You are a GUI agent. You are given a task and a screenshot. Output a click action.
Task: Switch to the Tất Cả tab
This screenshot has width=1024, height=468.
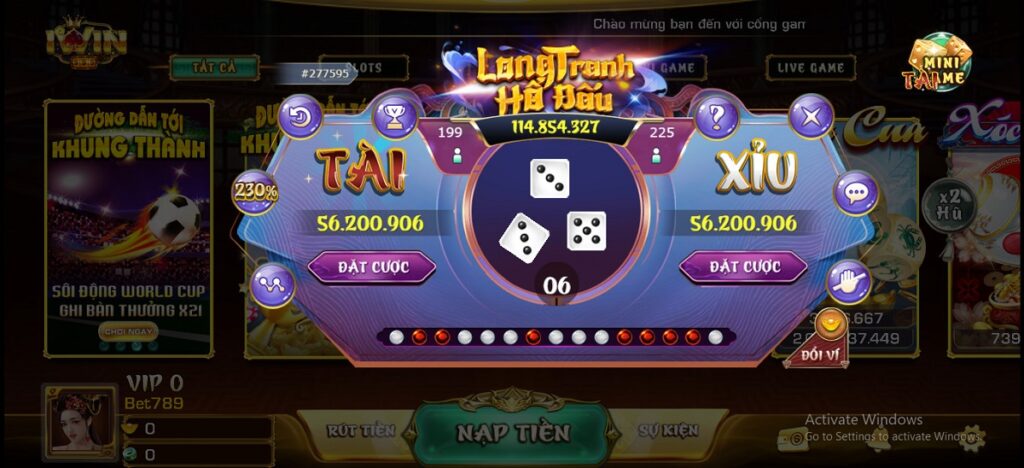(x=214, y=68)
